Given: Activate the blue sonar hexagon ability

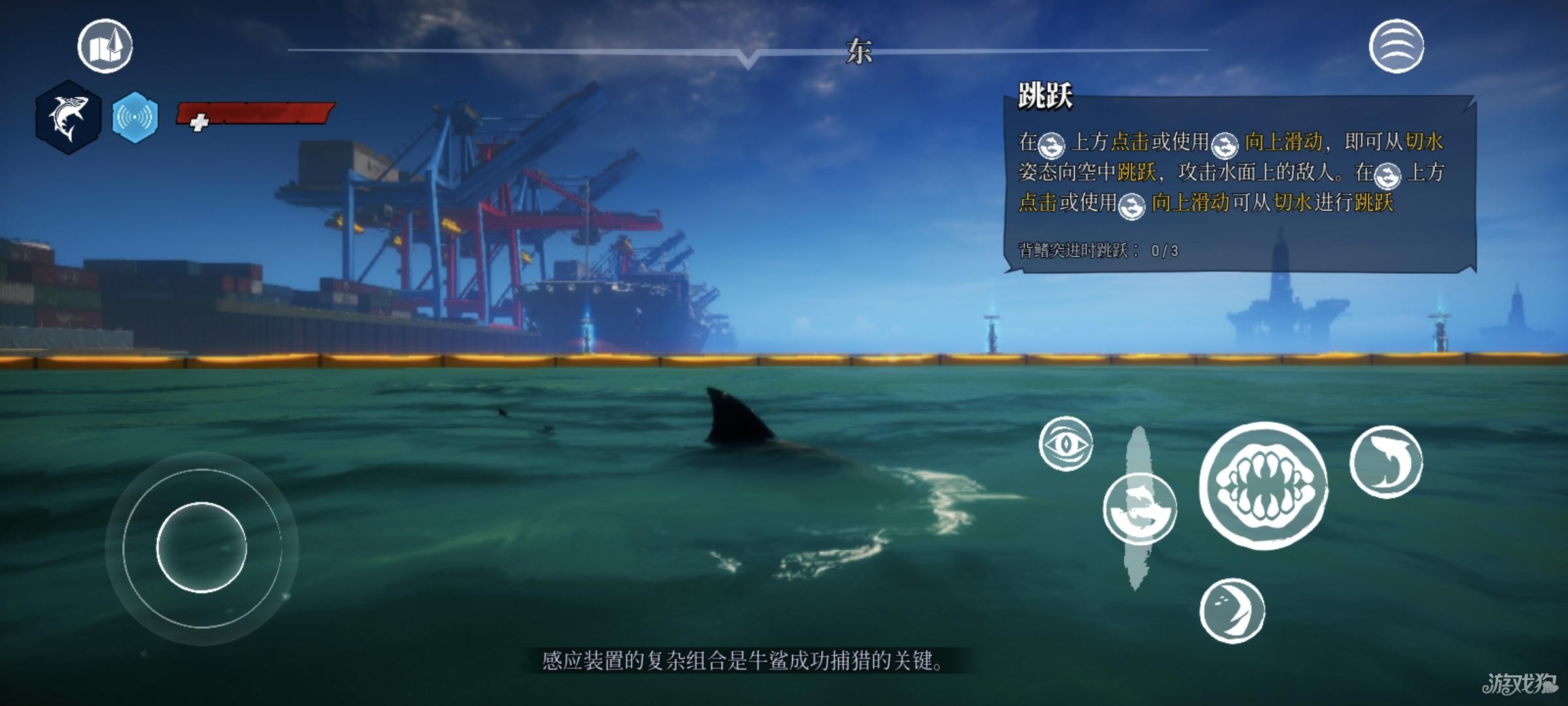Looking at the screenshot, I should pos(135,118).
